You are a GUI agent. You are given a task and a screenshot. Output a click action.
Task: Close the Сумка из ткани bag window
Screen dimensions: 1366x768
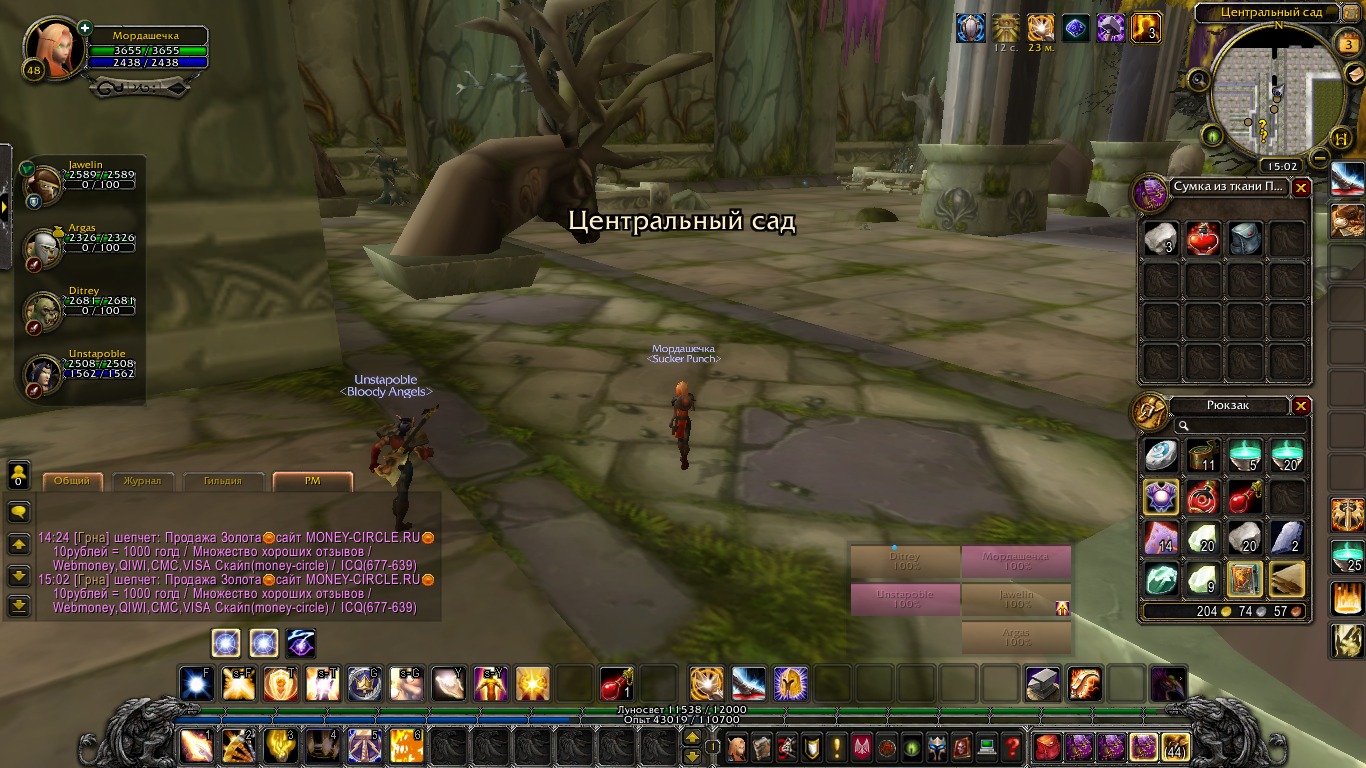coord(1301,187)
